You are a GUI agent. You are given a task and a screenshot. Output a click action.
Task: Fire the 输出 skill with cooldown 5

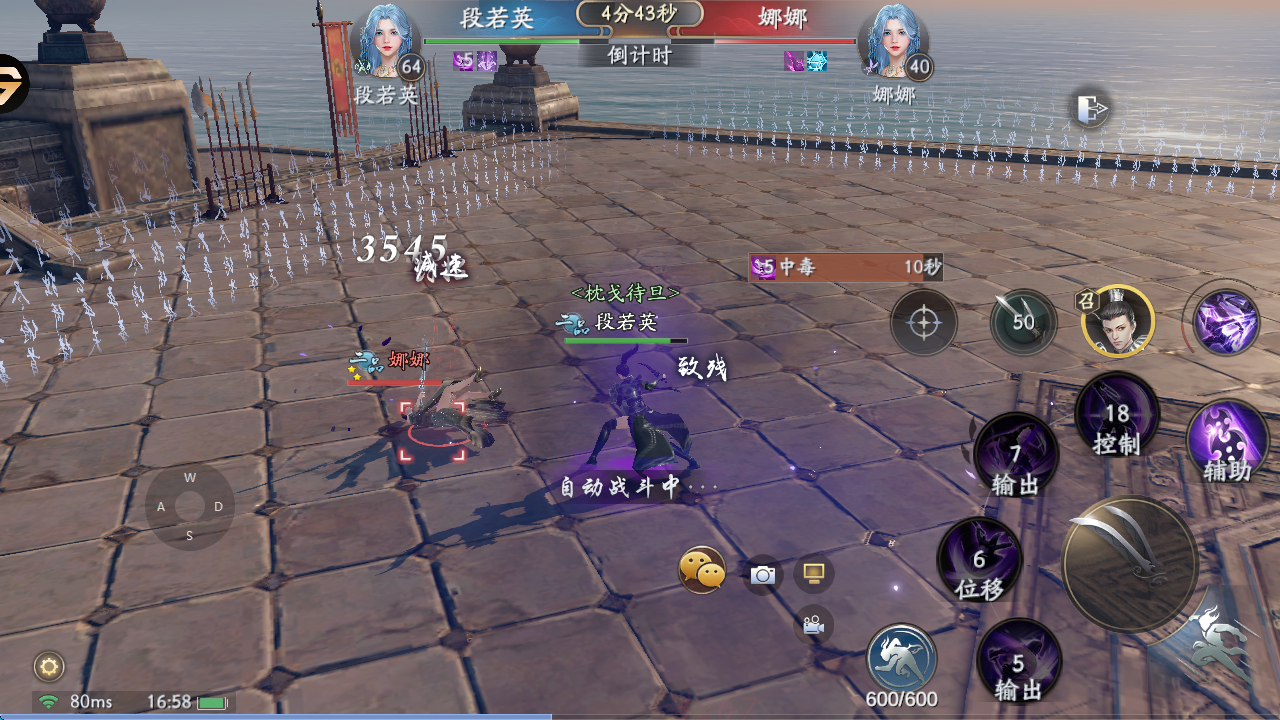(1018, 661)
